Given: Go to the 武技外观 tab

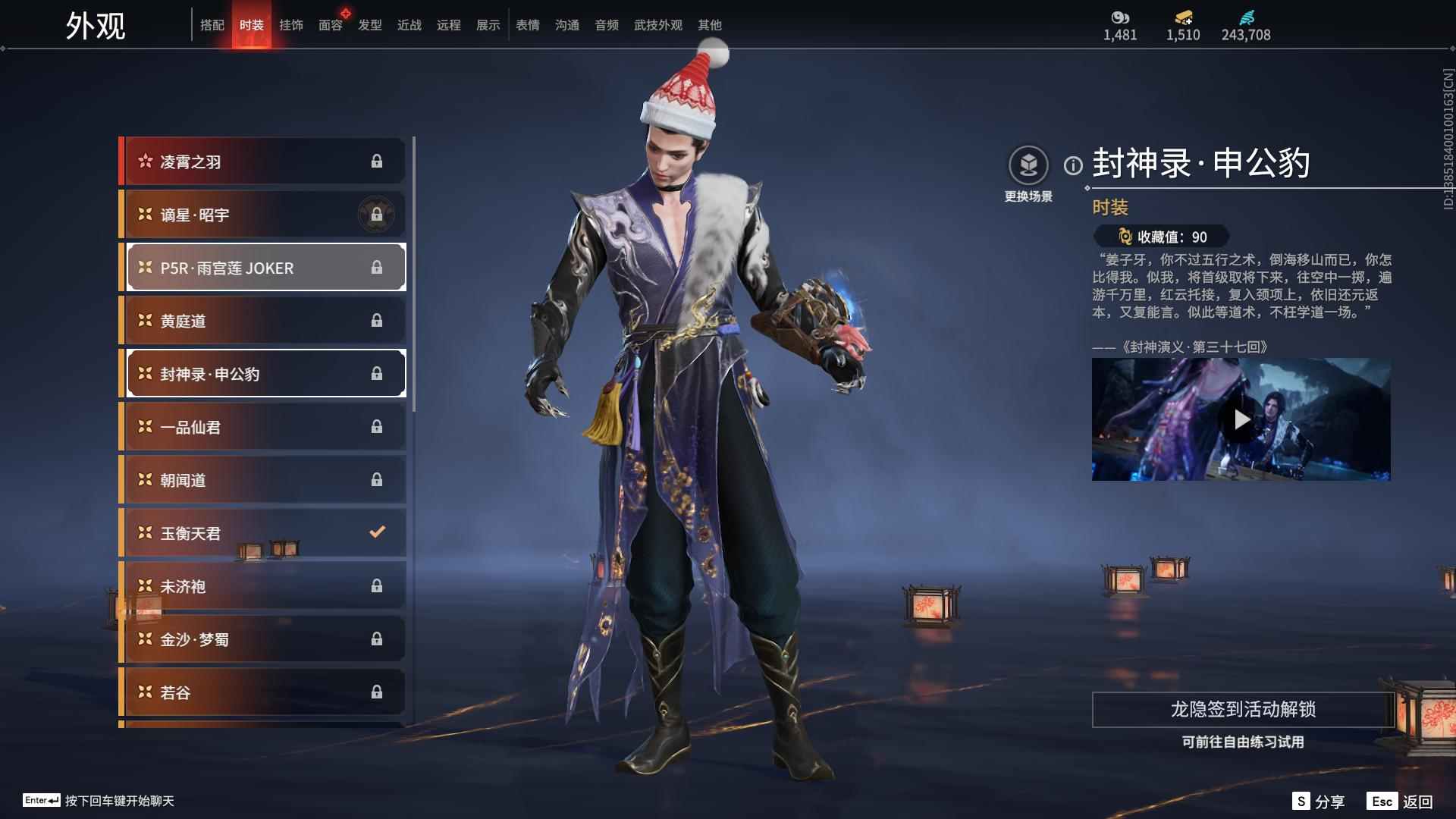Looking at the screenshot, I should pos(657,25).
